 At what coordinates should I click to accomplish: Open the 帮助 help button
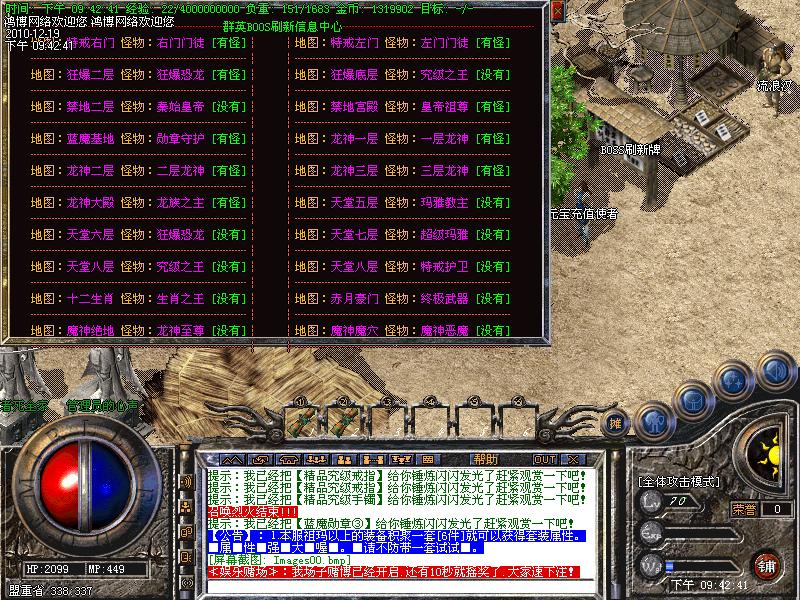tap(485, 459)
